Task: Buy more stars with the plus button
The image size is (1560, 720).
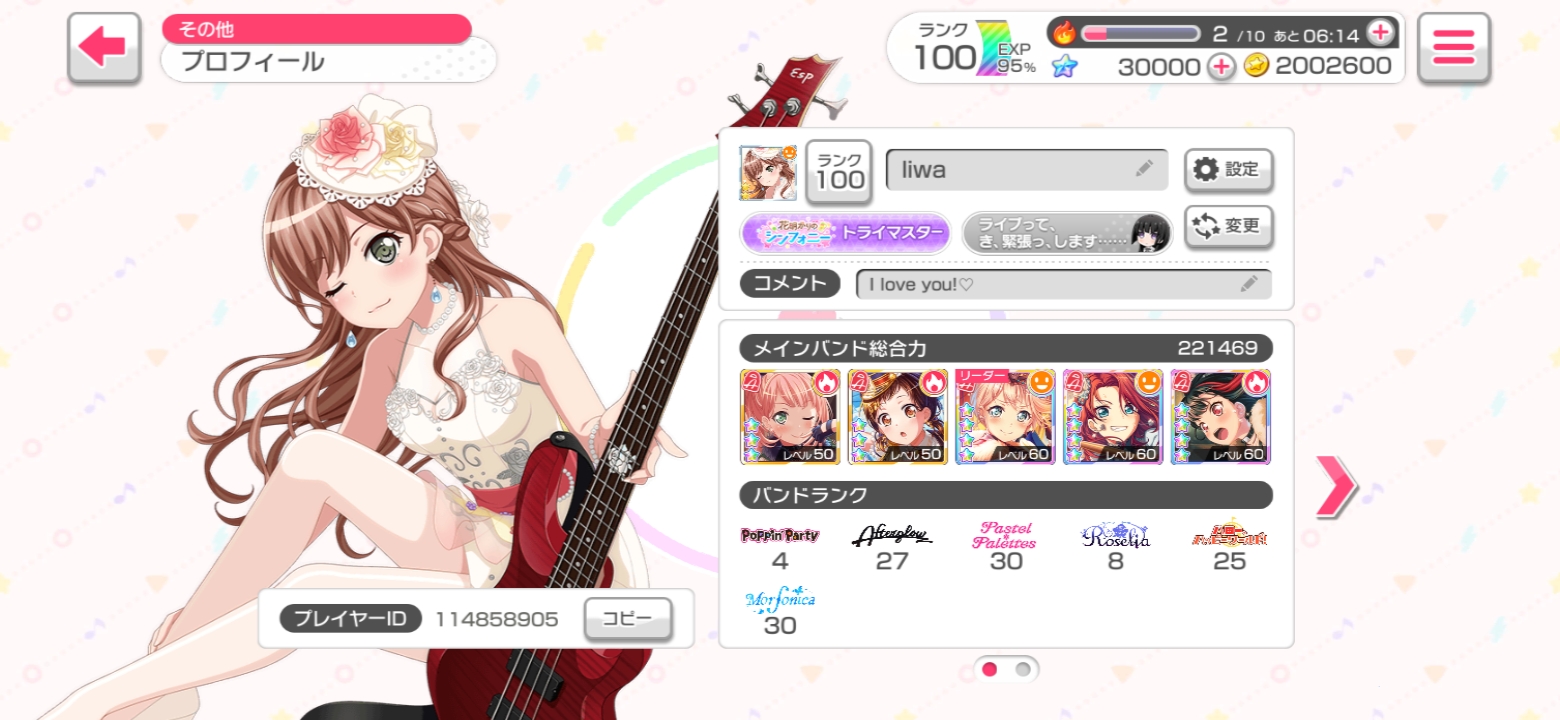Action: click(1220, 66)
